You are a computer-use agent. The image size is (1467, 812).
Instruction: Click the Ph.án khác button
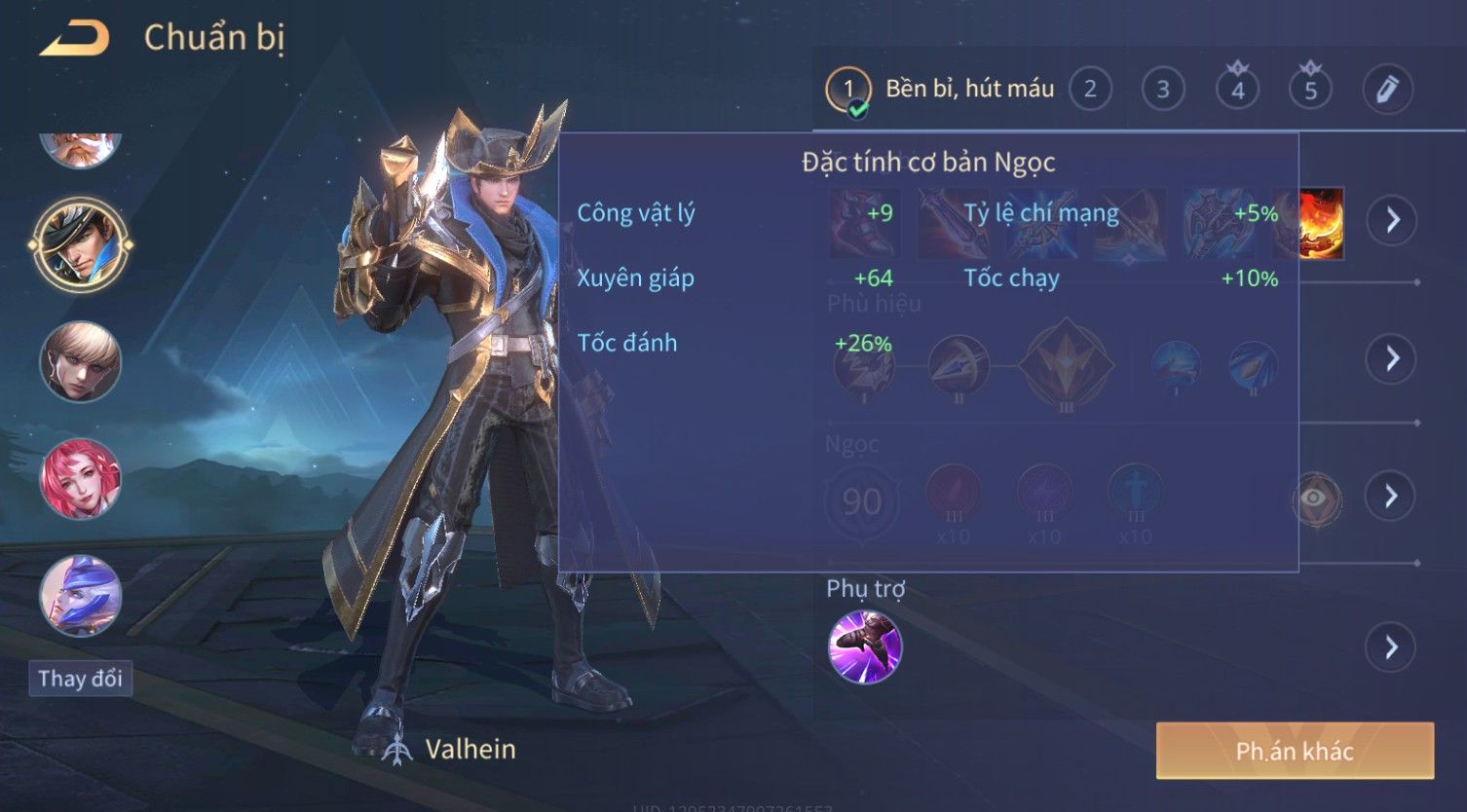(1295, 751)
